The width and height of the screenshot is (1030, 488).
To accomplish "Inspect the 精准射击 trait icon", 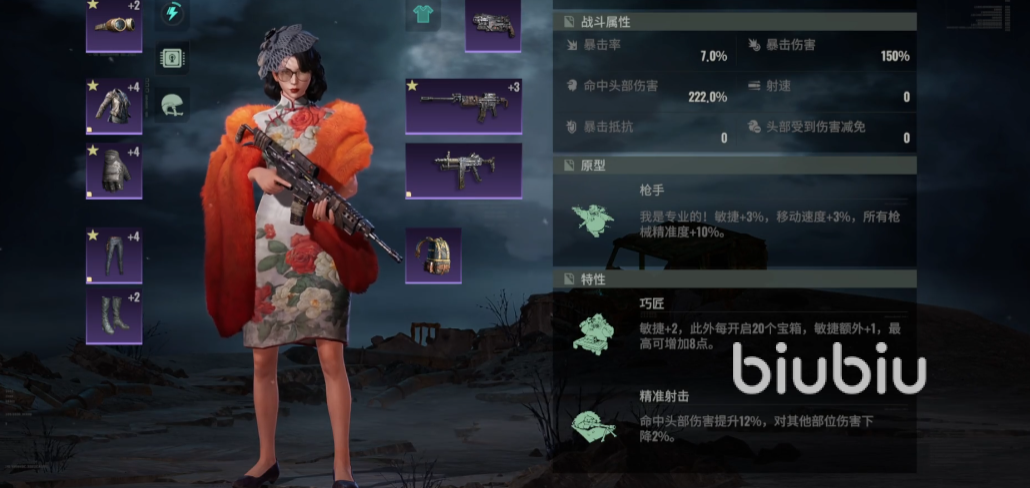I will [594, 424].
